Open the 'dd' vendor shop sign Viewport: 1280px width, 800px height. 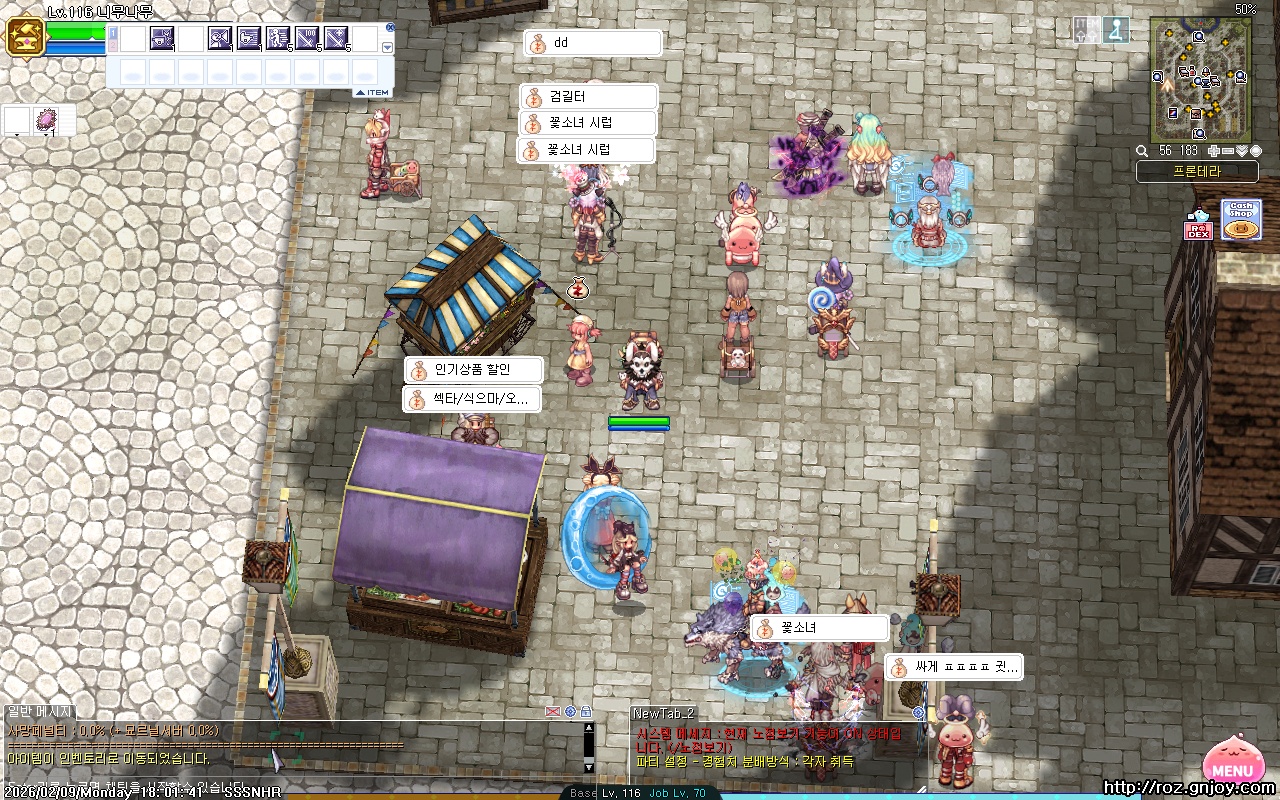click(x=592, y=43)
